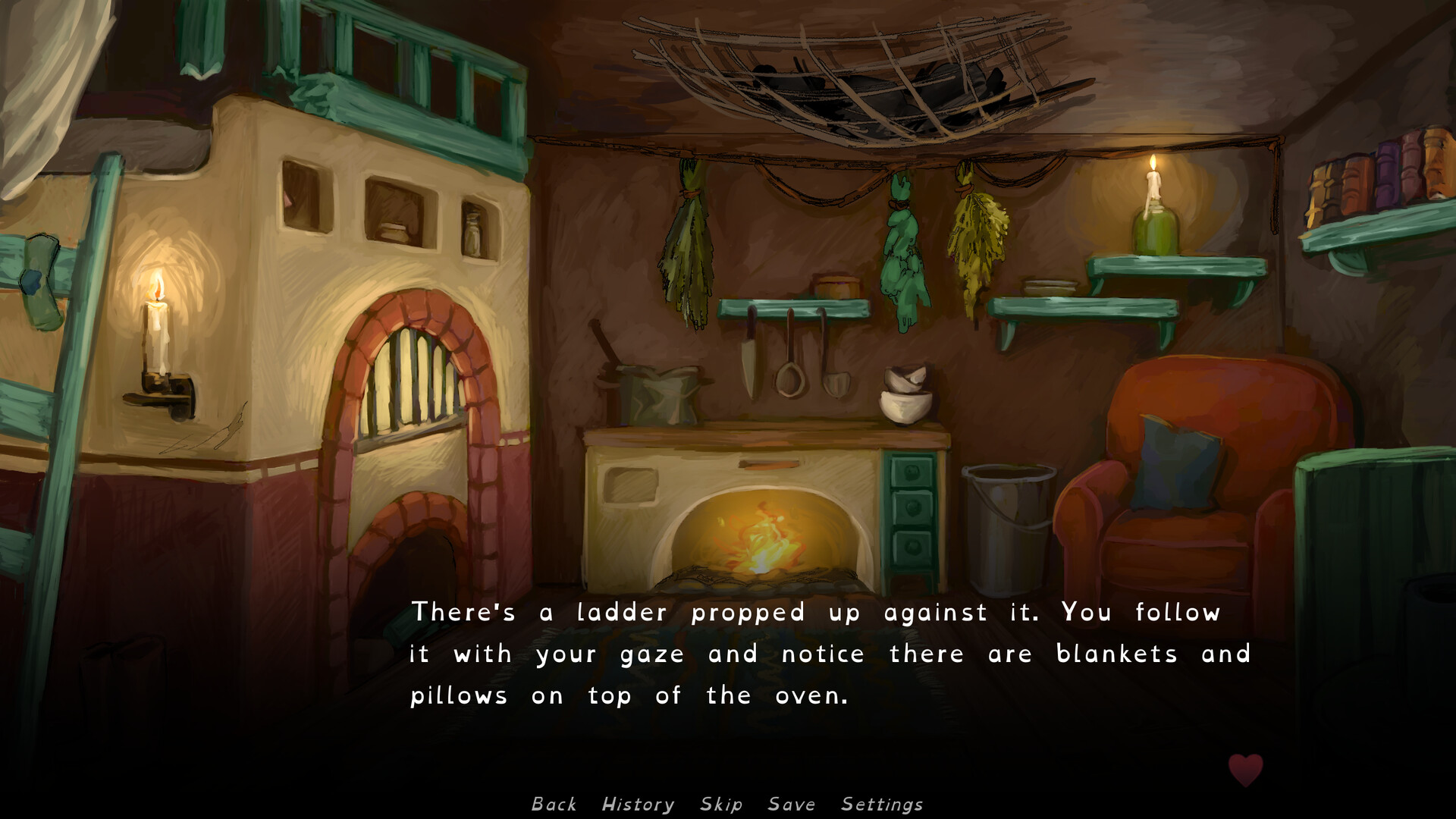
Task: Open the History screen
Action: 637,804
